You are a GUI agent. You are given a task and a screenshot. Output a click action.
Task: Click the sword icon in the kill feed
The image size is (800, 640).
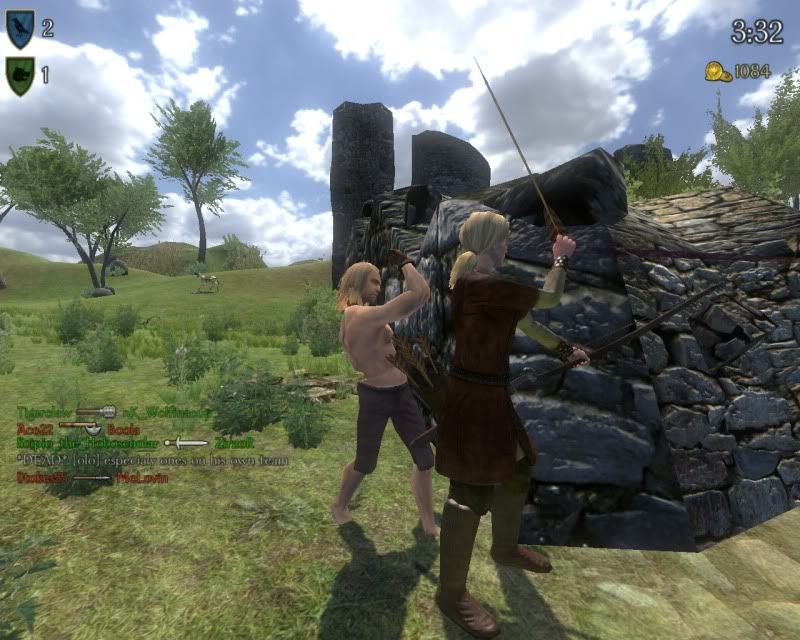[186, 443]
